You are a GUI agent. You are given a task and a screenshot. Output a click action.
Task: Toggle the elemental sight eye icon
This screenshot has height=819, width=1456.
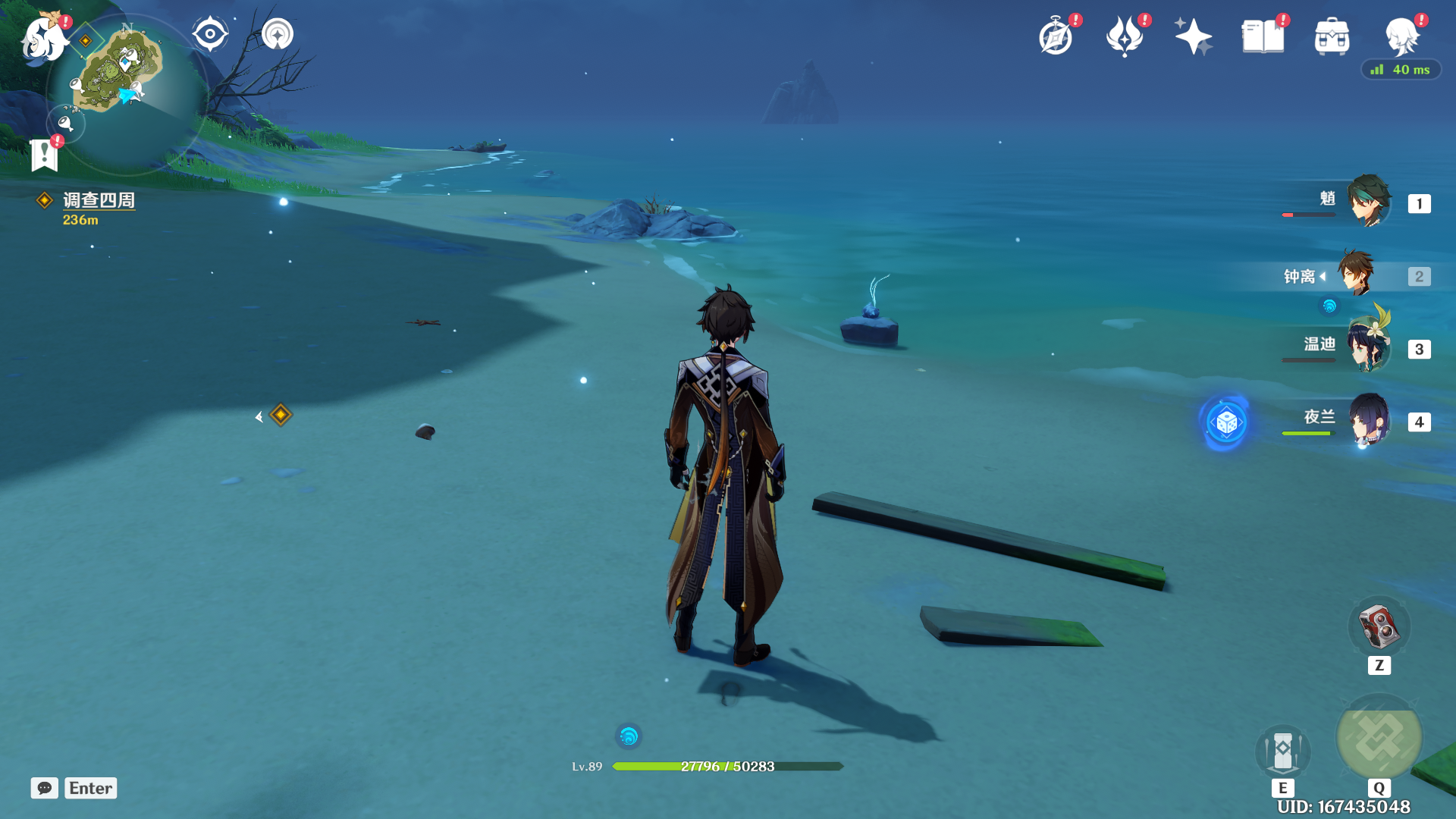[210, 35]
